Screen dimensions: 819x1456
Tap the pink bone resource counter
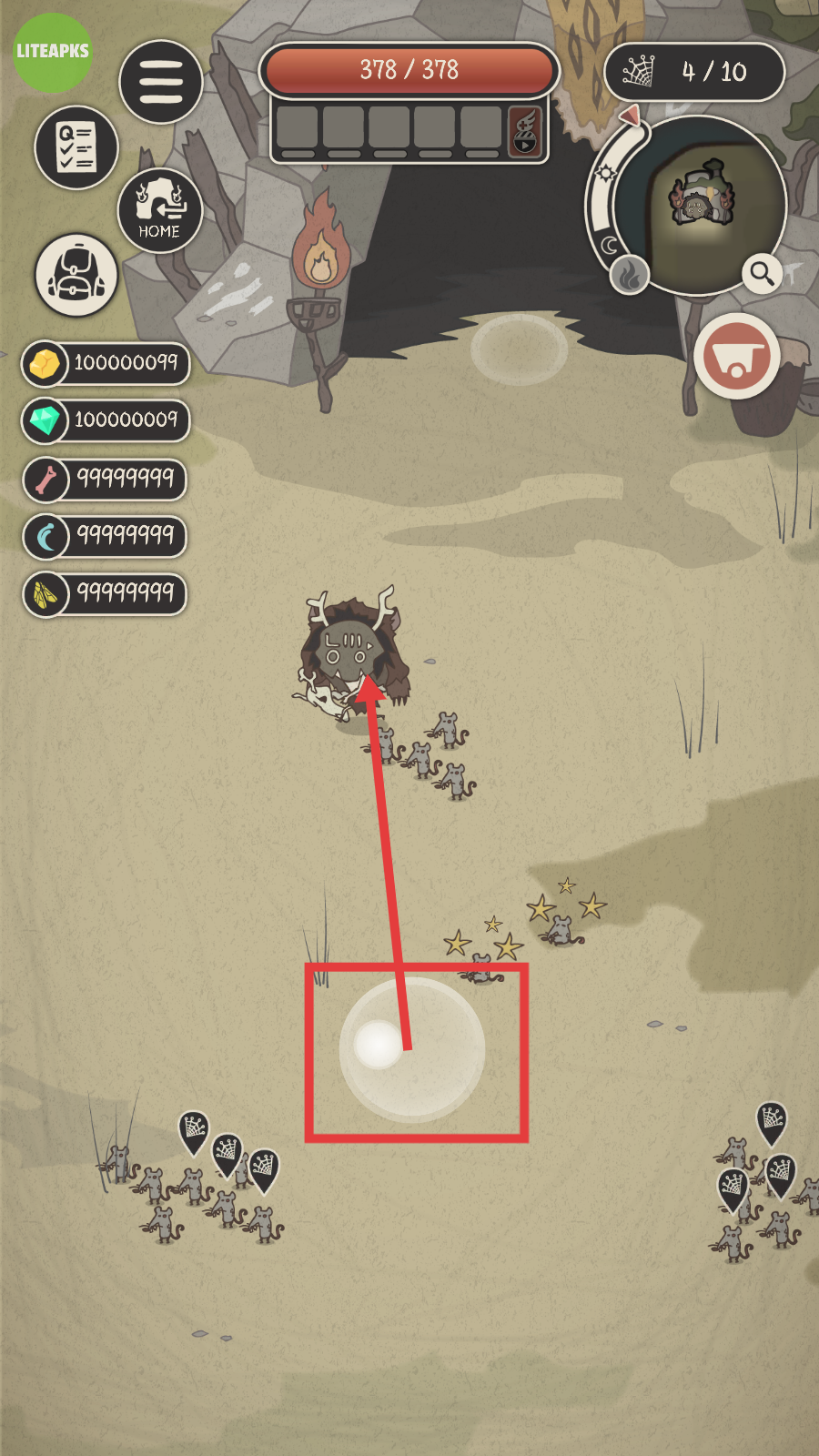point(106,478)
